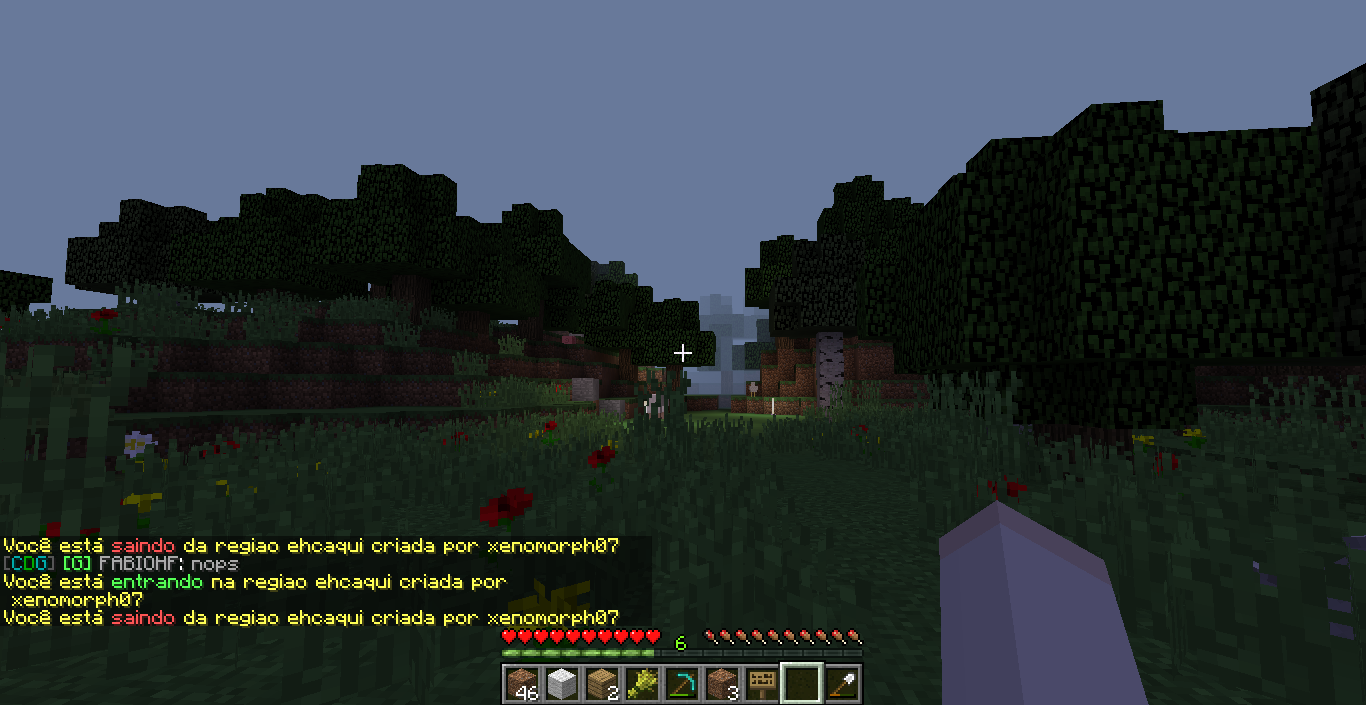Select the white wool block slot
This screenshot has height=705, width=1366.
point(562,684)
